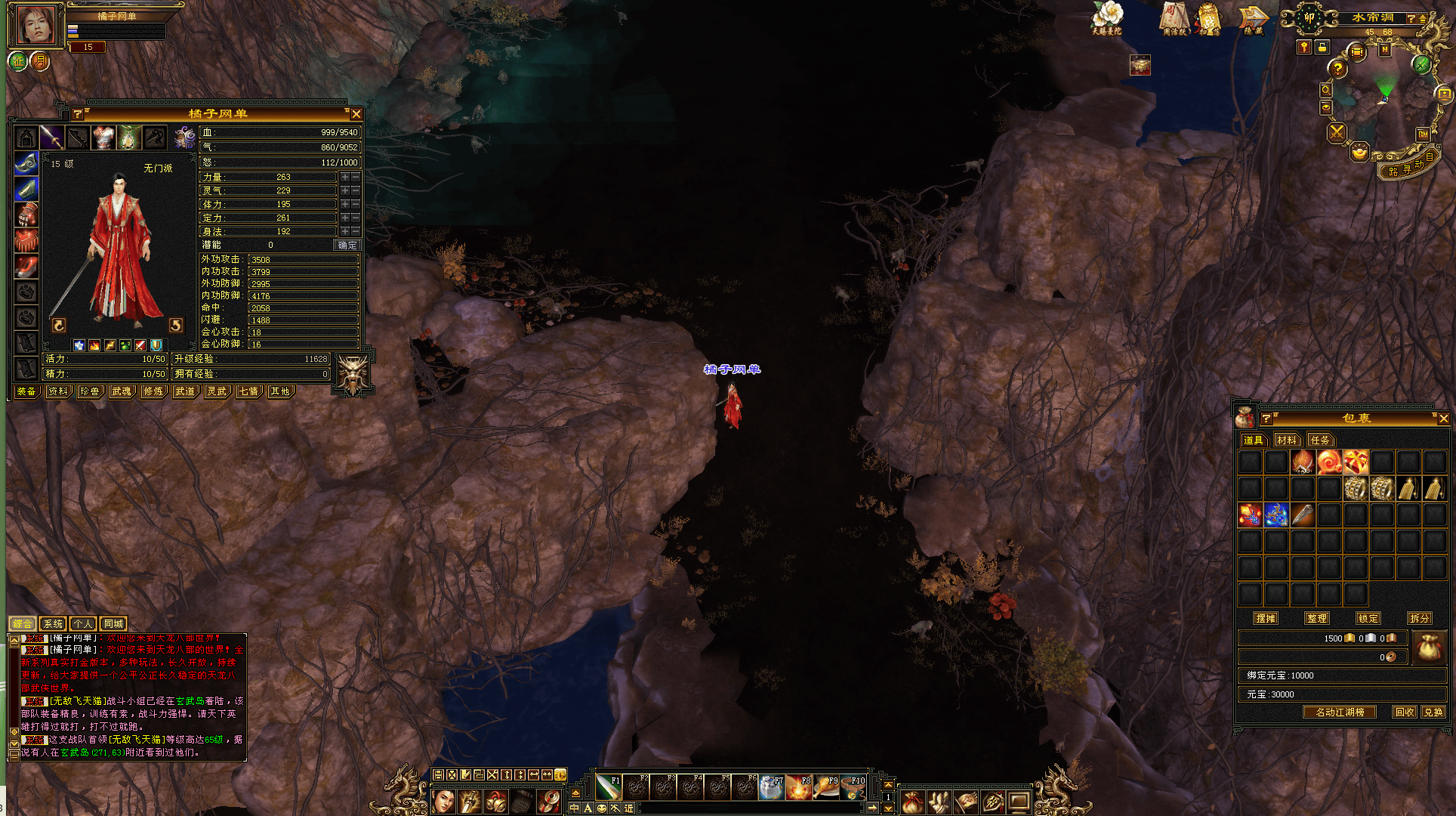Open a stall with 摆摊

[x=1266, y=618]
